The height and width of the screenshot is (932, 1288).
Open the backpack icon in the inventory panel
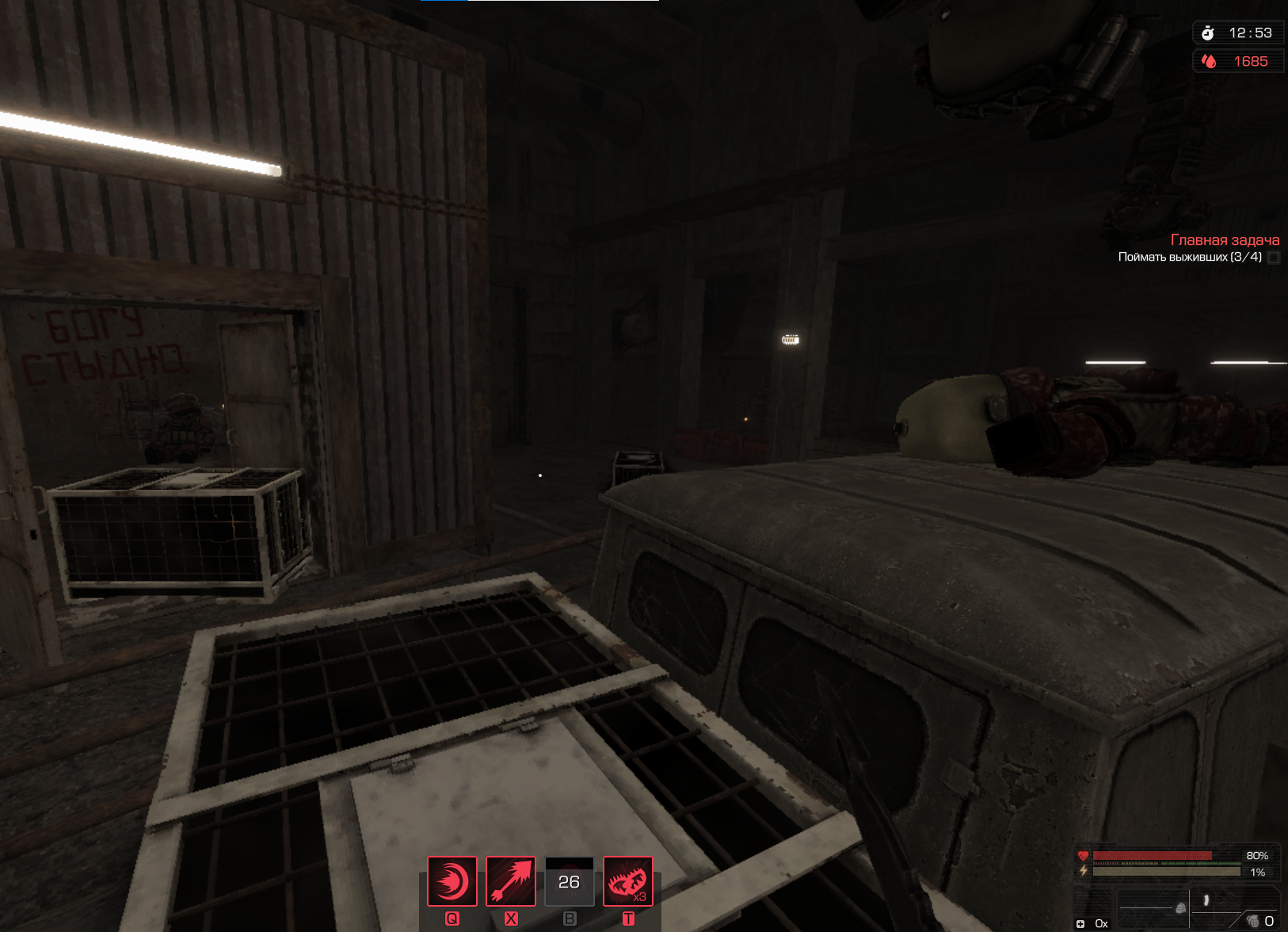[1180, 908]
